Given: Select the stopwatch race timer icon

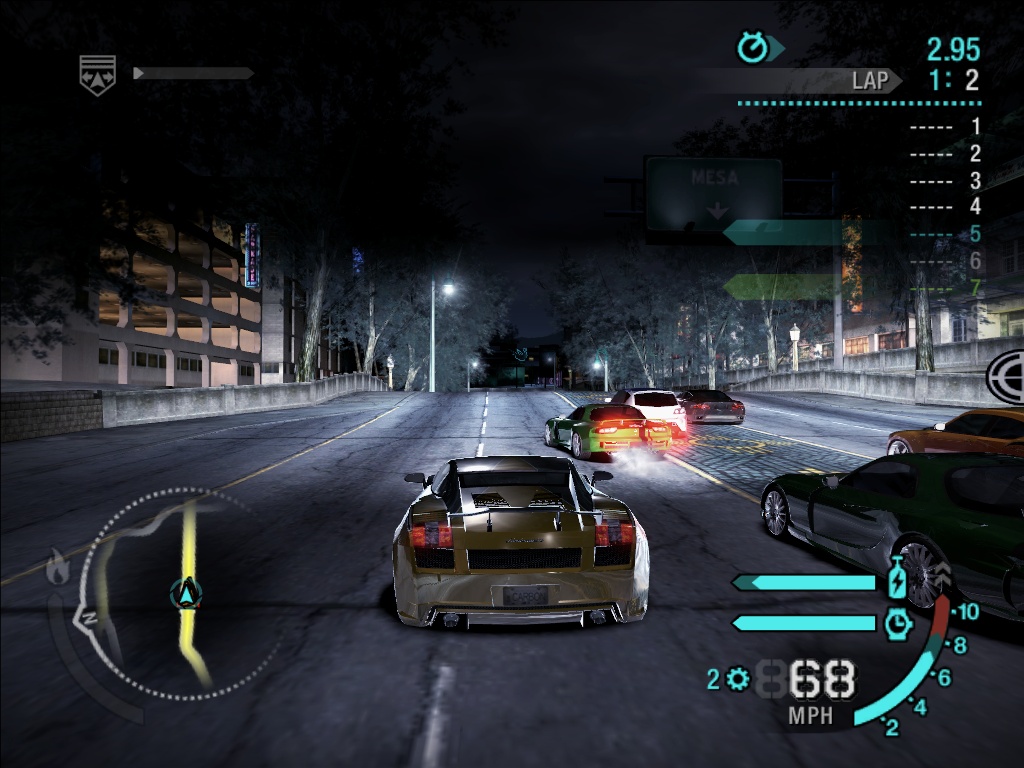Looking at the screenshot, I should coord(751,47).
